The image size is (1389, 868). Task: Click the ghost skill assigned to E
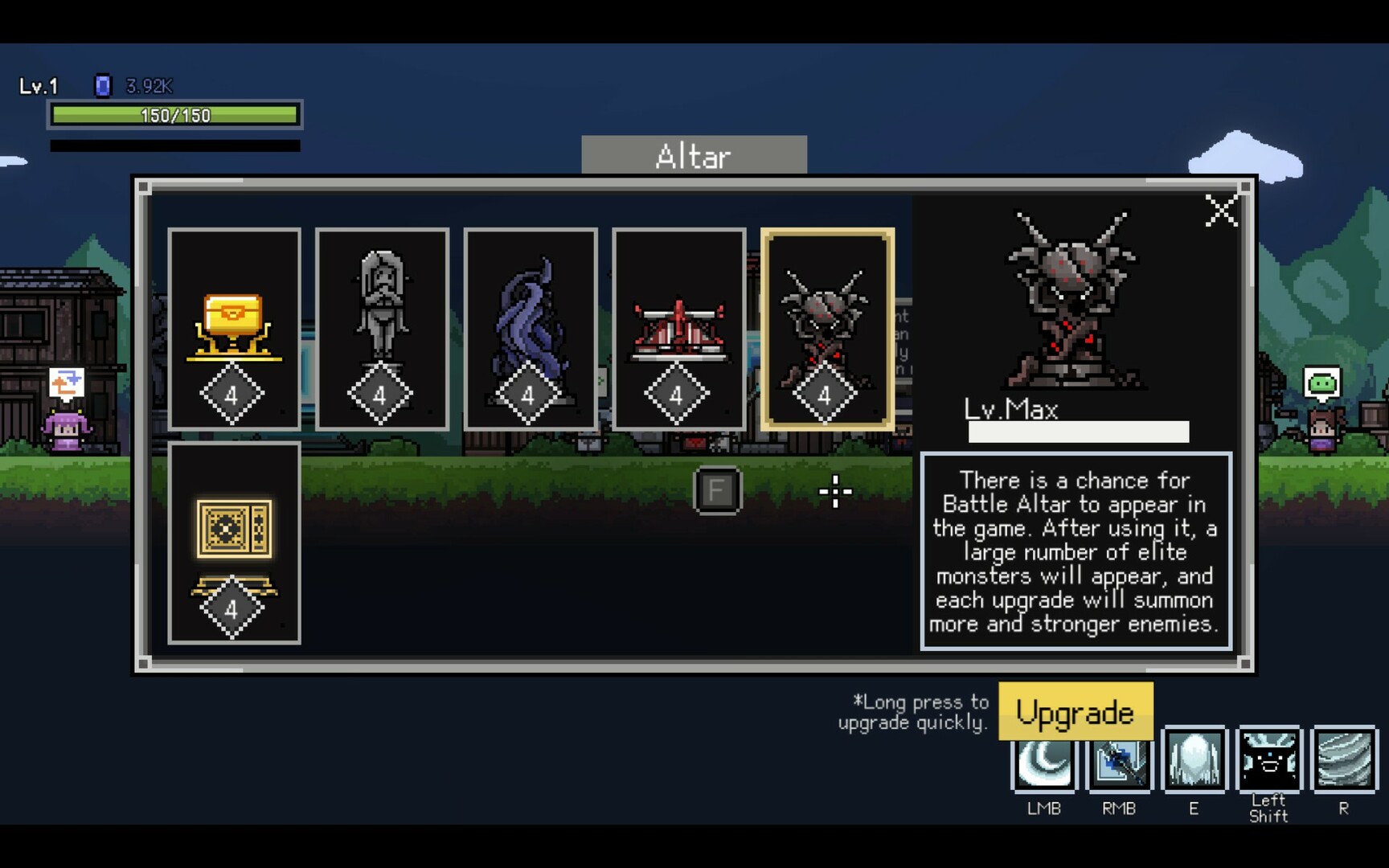coord(1194,759)
